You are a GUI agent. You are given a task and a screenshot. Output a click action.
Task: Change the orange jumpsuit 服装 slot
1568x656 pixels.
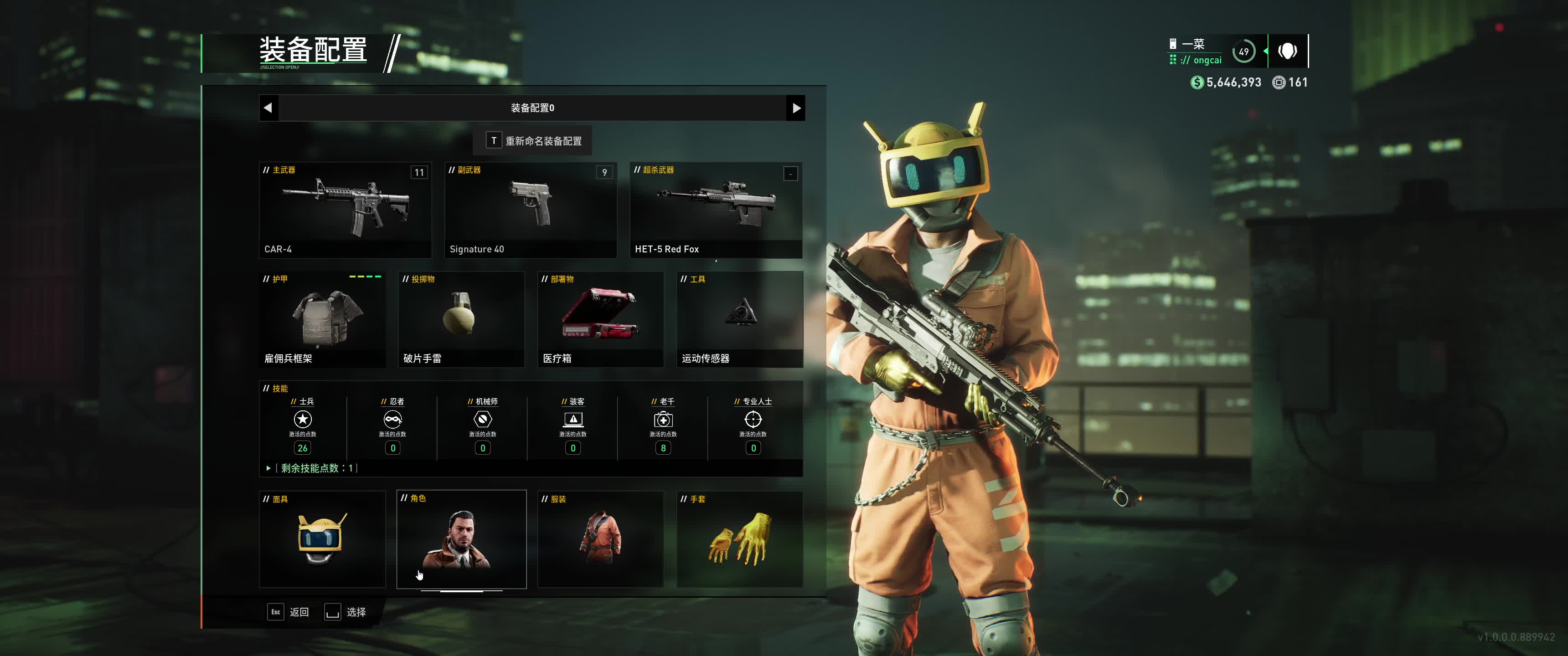[600, 539]
